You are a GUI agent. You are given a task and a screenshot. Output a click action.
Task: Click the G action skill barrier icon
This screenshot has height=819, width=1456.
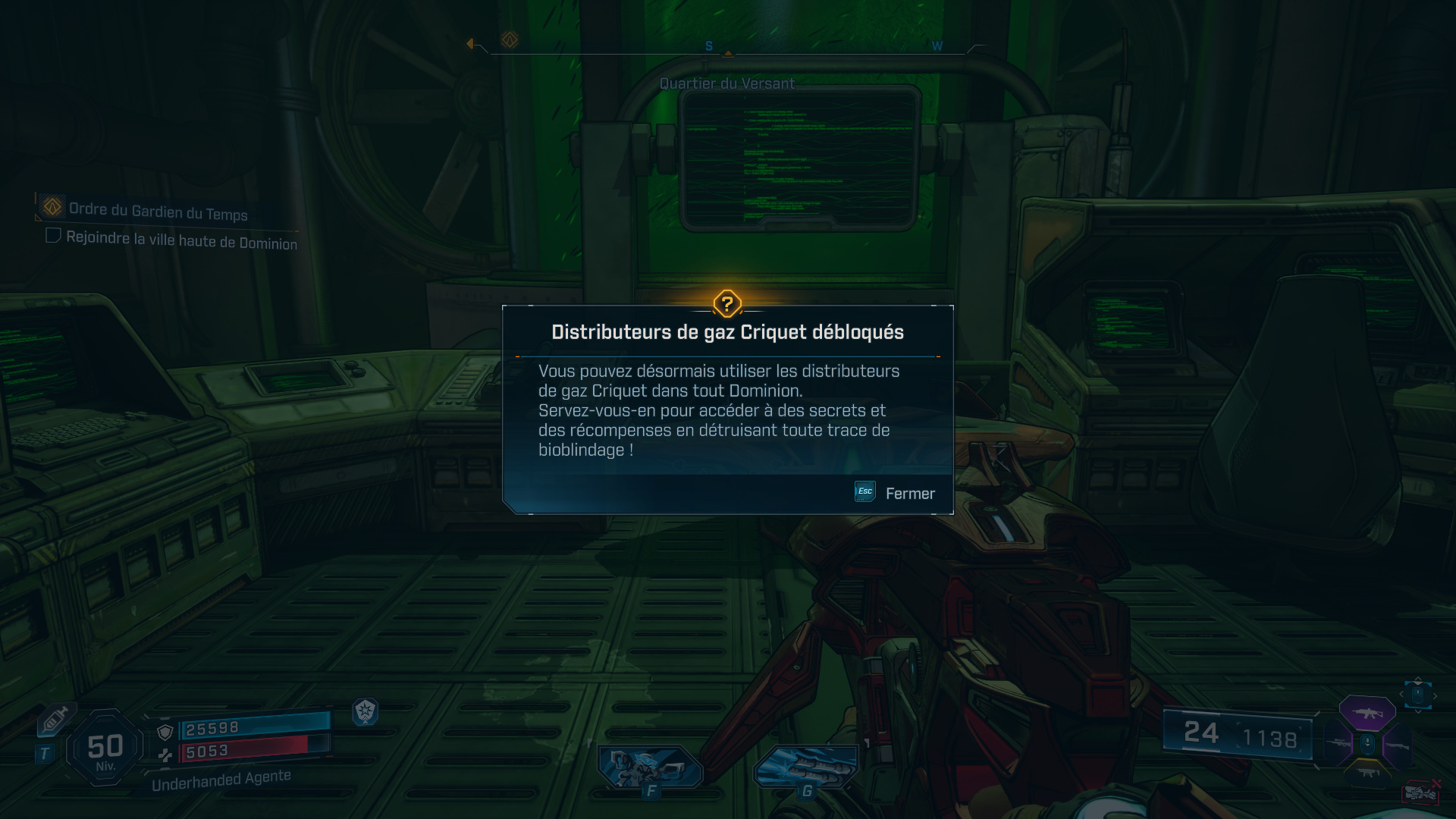click(806, 766)
